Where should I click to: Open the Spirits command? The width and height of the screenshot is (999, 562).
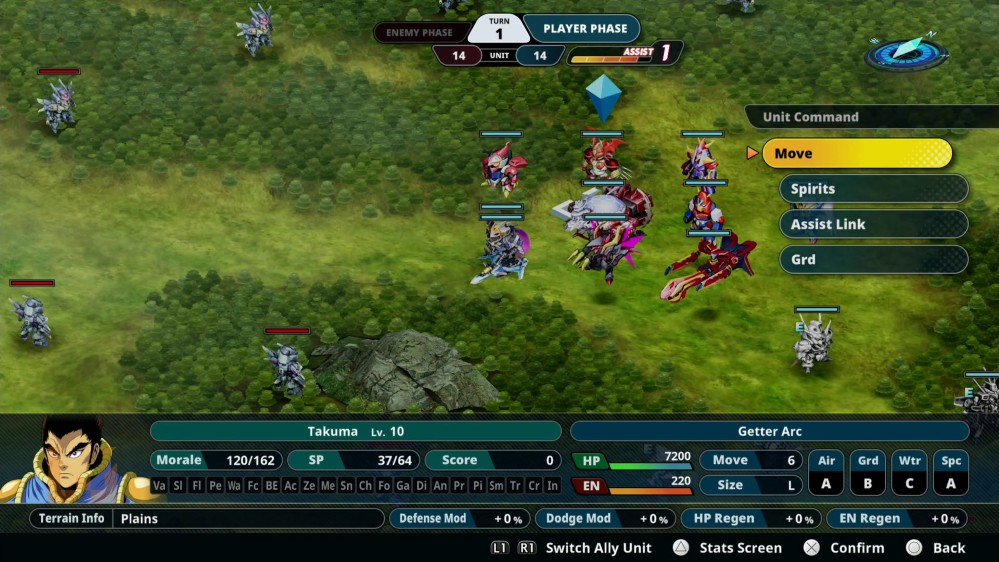(x=873, y=189)
